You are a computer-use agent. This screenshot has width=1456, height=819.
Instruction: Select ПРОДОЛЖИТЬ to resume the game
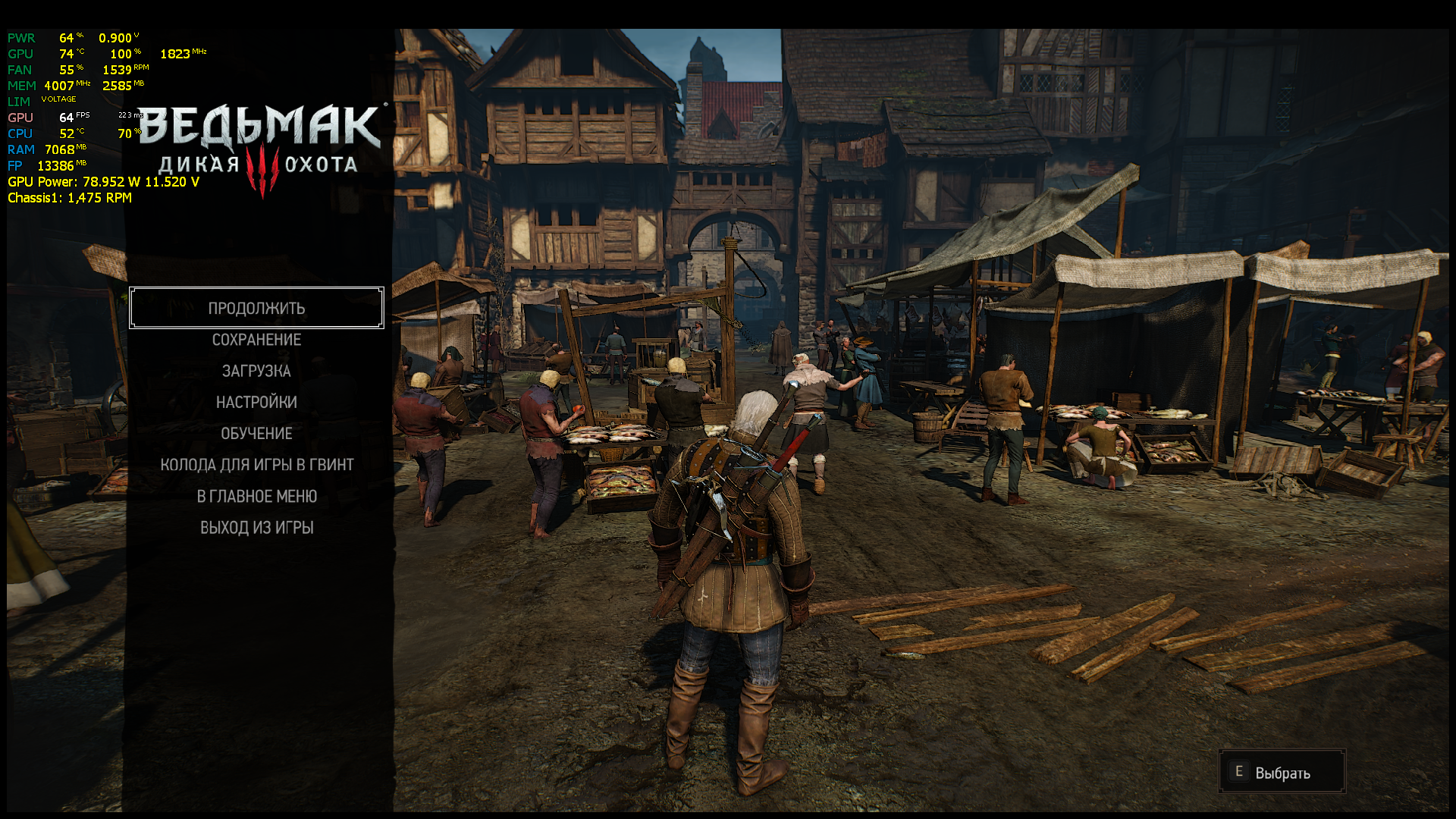point(256,308)
